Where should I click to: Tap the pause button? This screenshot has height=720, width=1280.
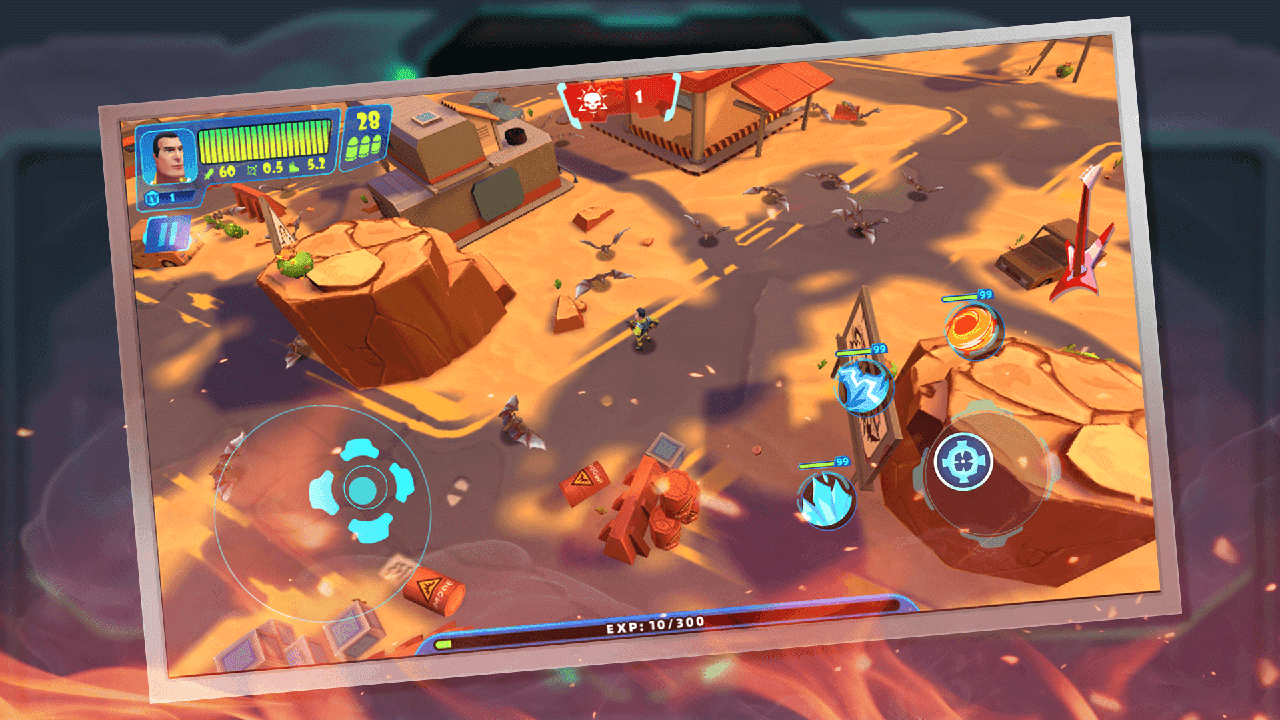pyautogui.click(x=167, y=231)
